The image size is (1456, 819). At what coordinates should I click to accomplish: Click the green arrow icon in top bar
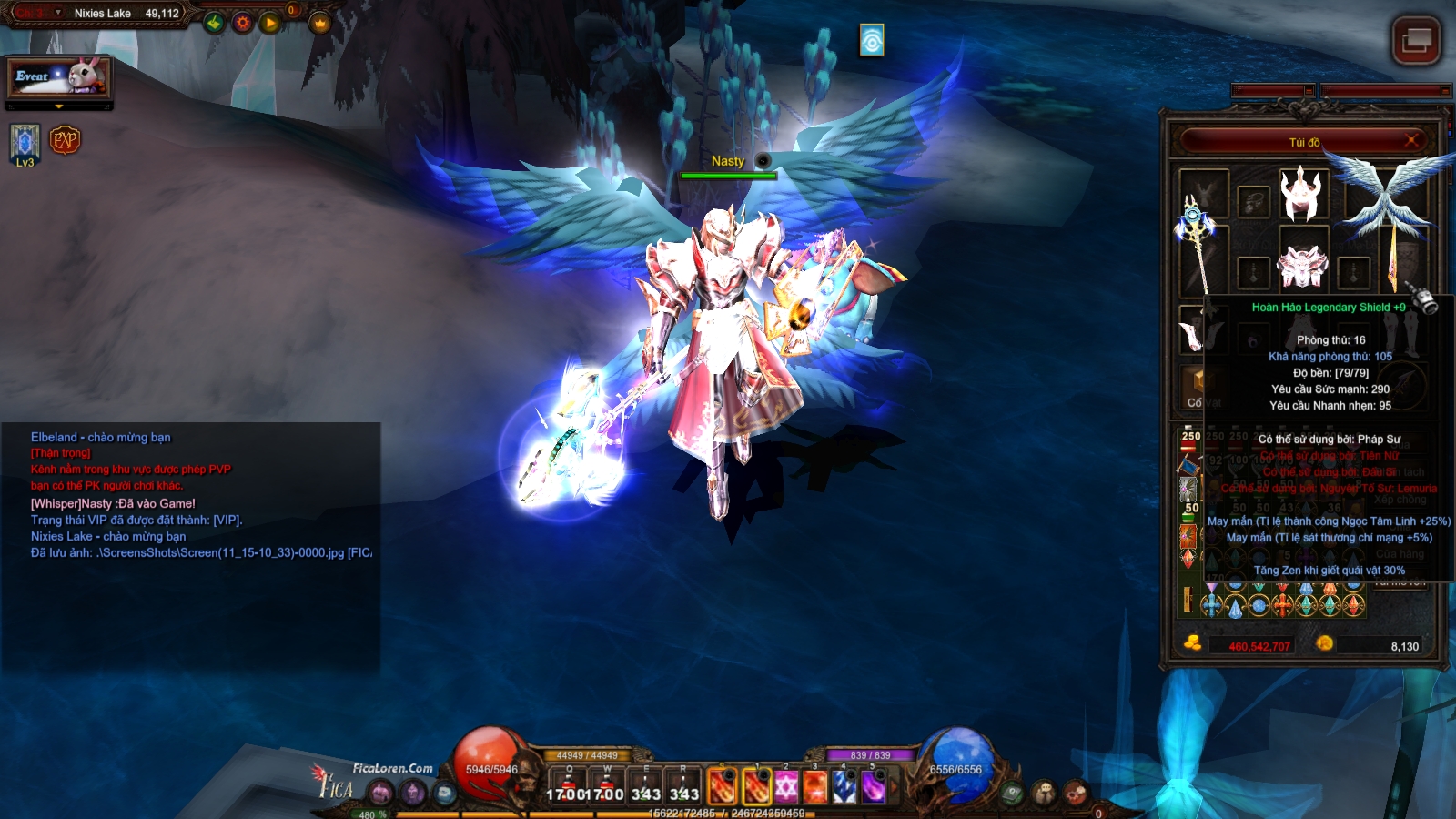[214, 23]
